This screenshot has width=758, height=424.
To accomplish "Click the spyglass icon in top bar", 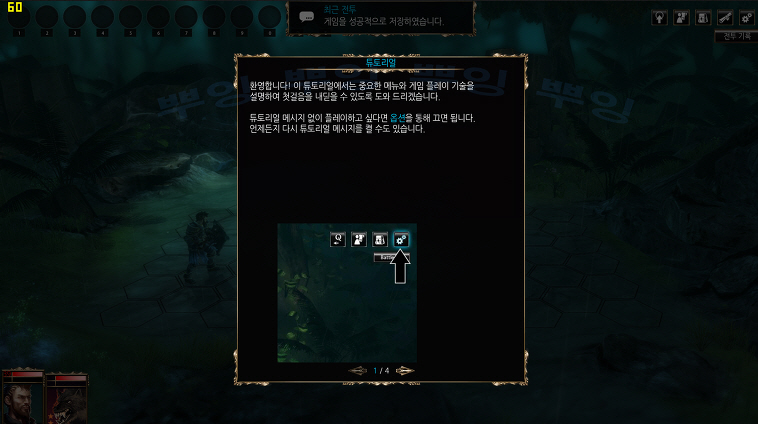I will (725, 17).
